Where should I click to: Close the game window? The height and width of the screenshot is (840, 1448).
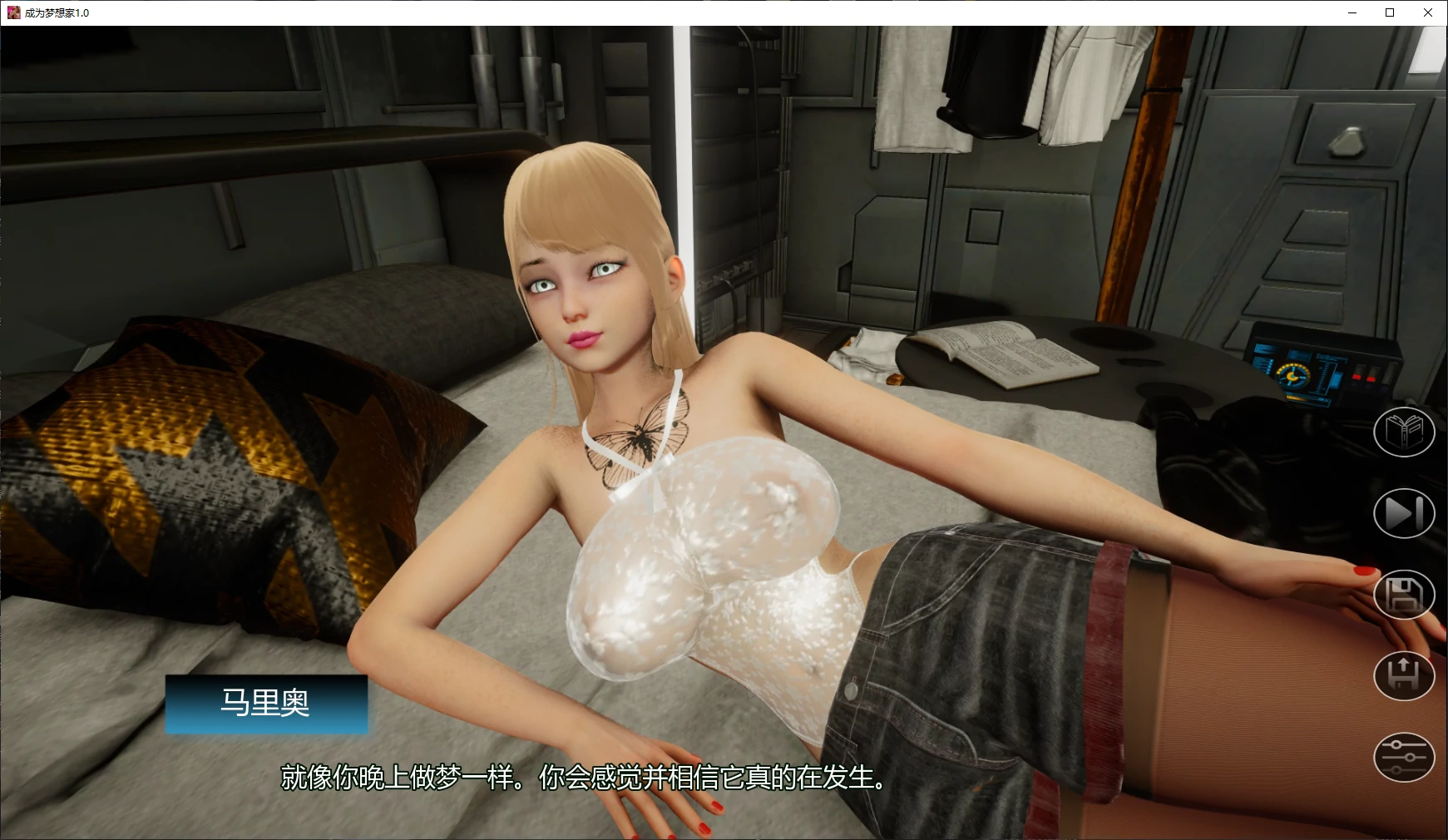point(1428,12)
